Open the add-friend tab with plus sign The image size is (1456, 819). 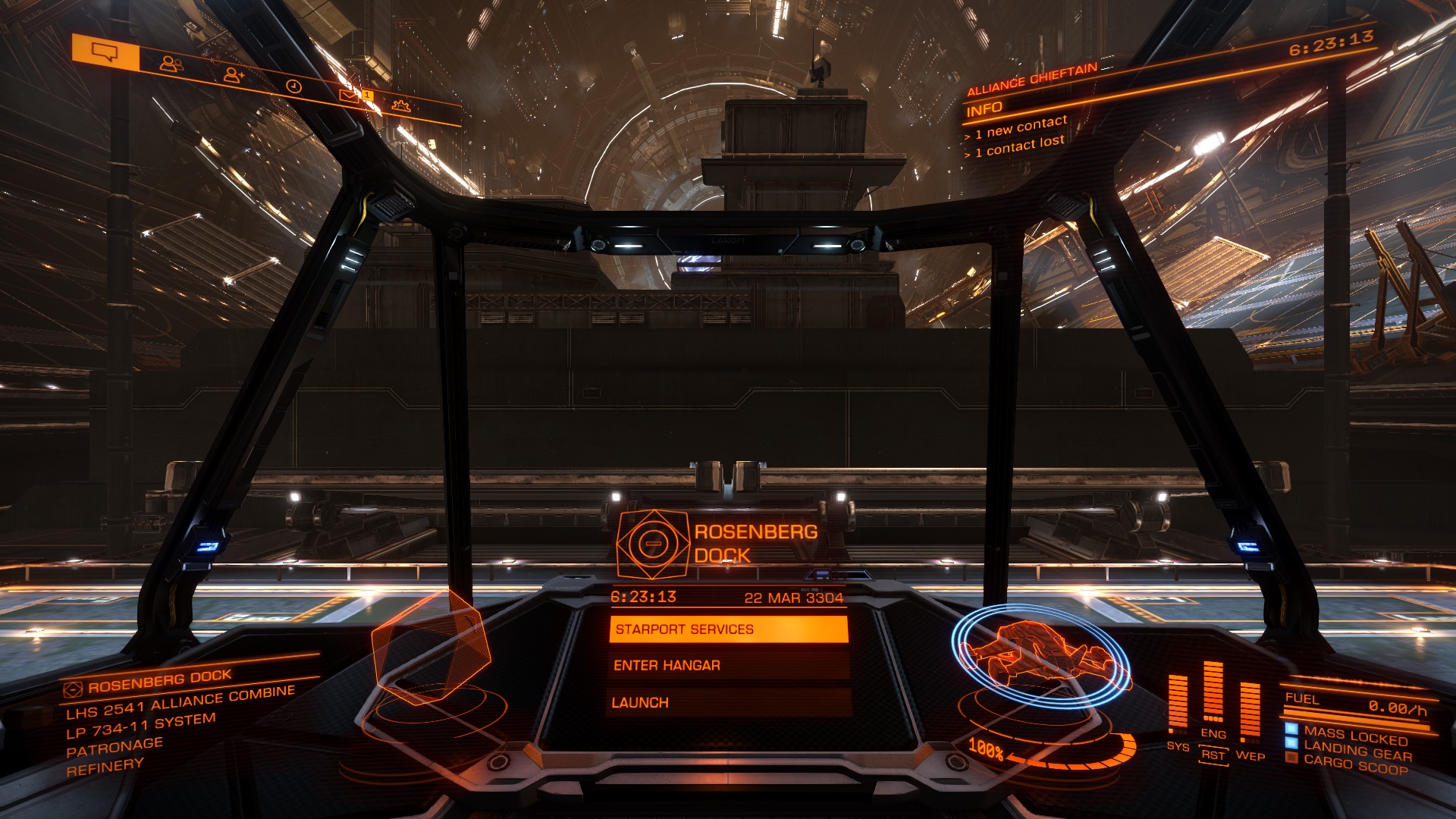[x=234, y=75]
